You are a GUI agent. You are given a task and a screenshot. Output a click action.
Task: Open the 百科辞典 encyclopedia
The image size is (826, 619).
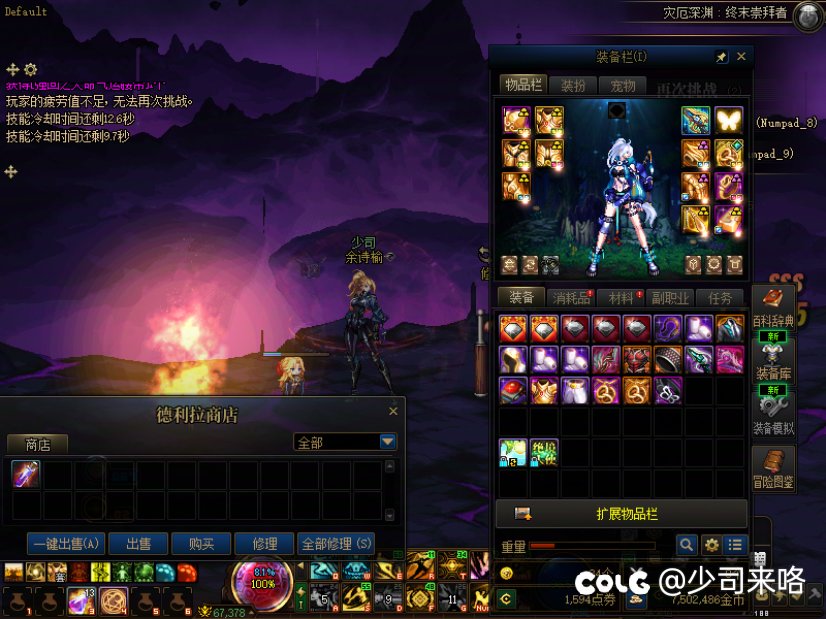[773, 305]
